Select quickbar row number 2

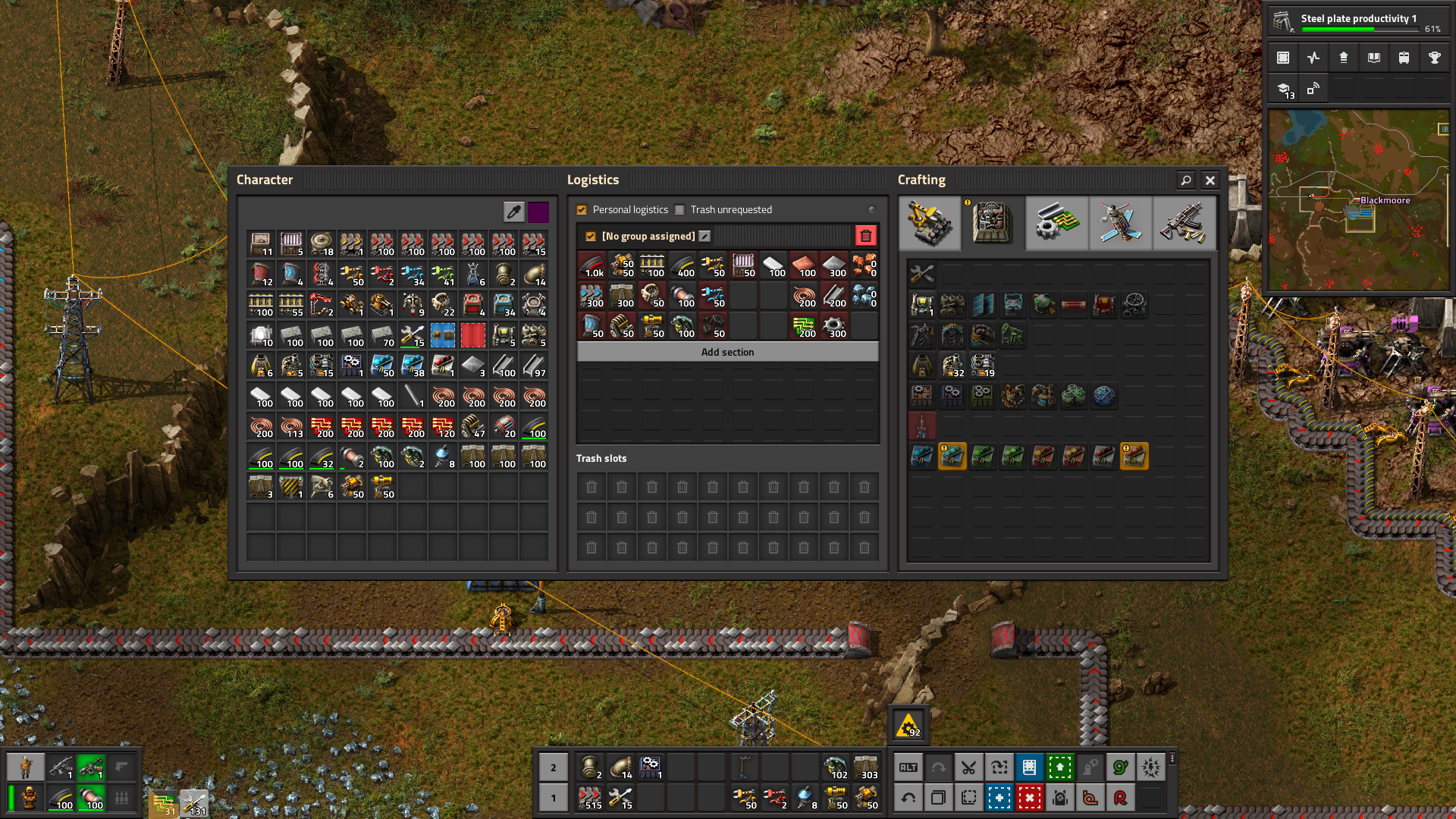554,767
